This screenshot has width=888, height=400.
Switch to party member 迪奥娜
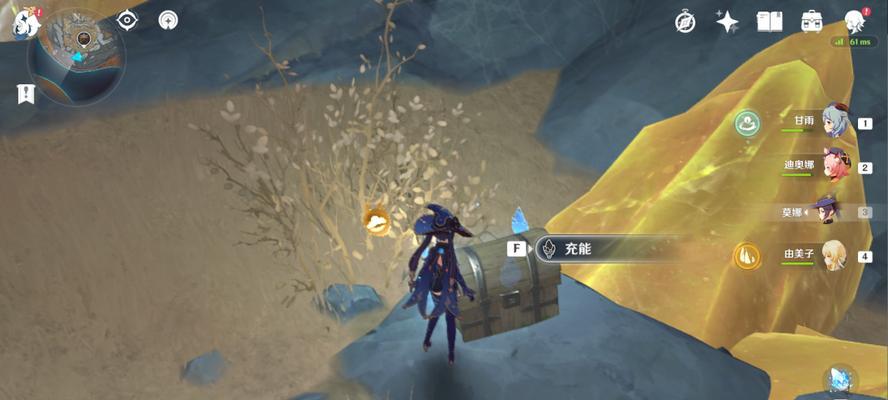(x=833, y=167)
